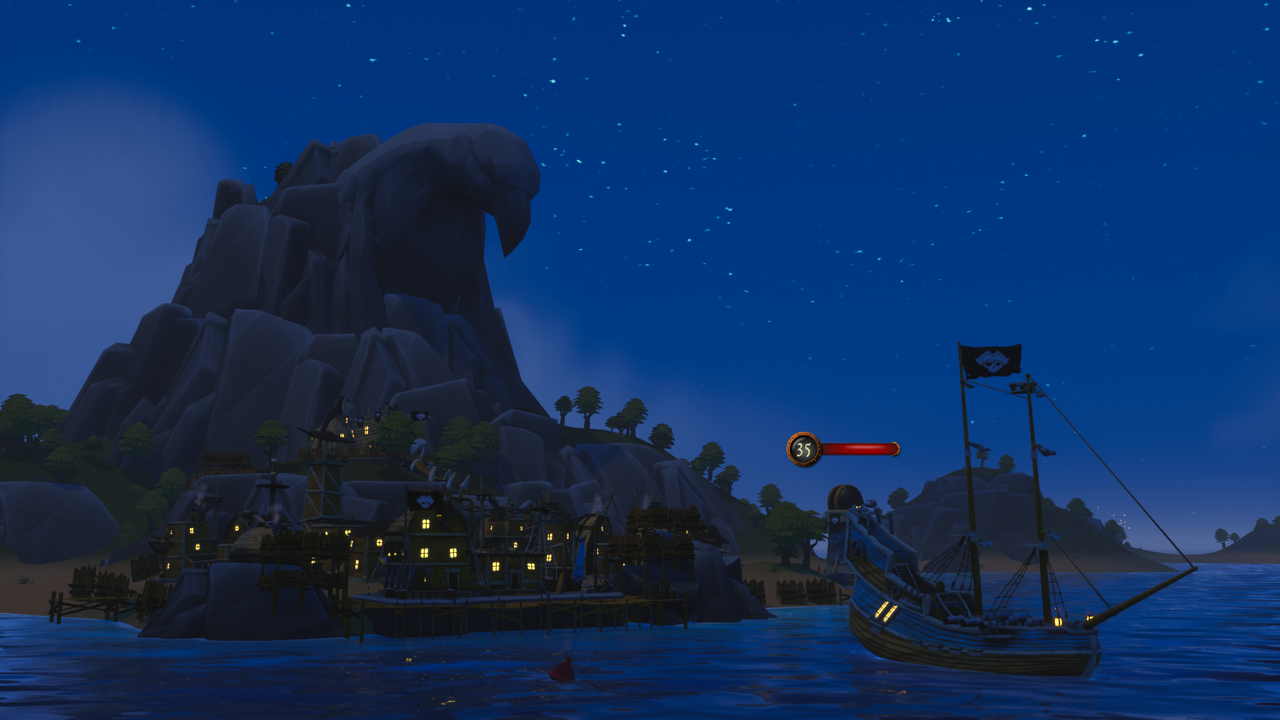Select the blue hanging banner near the waterwheel

pyautogui.click(x=578, y=557)
